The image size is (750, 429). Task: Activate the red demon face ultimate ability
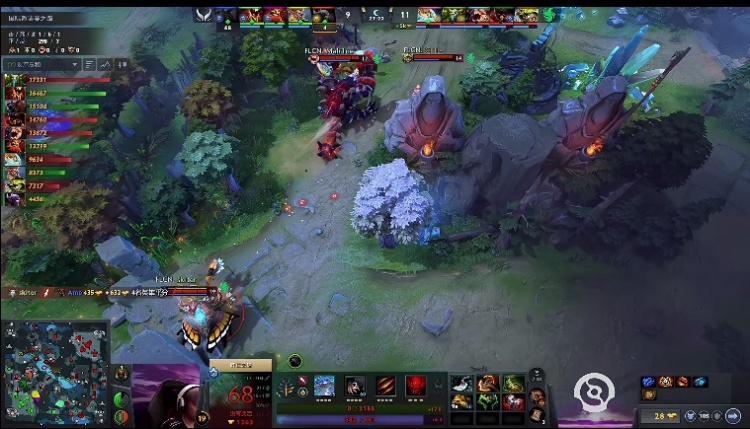coord(416,385)
